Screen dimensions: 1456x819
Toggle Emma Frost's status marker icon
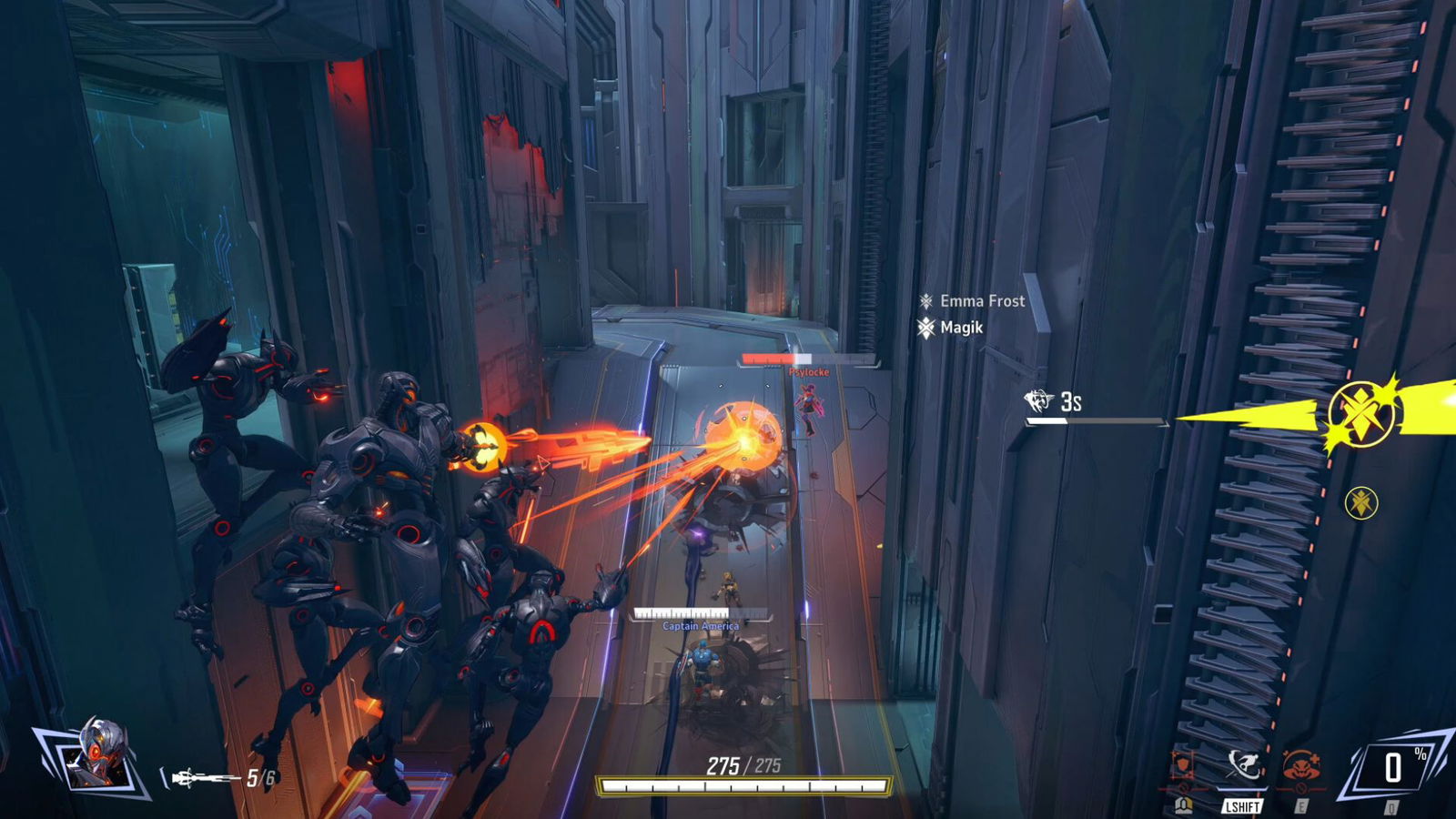click(x=927, y=301)
